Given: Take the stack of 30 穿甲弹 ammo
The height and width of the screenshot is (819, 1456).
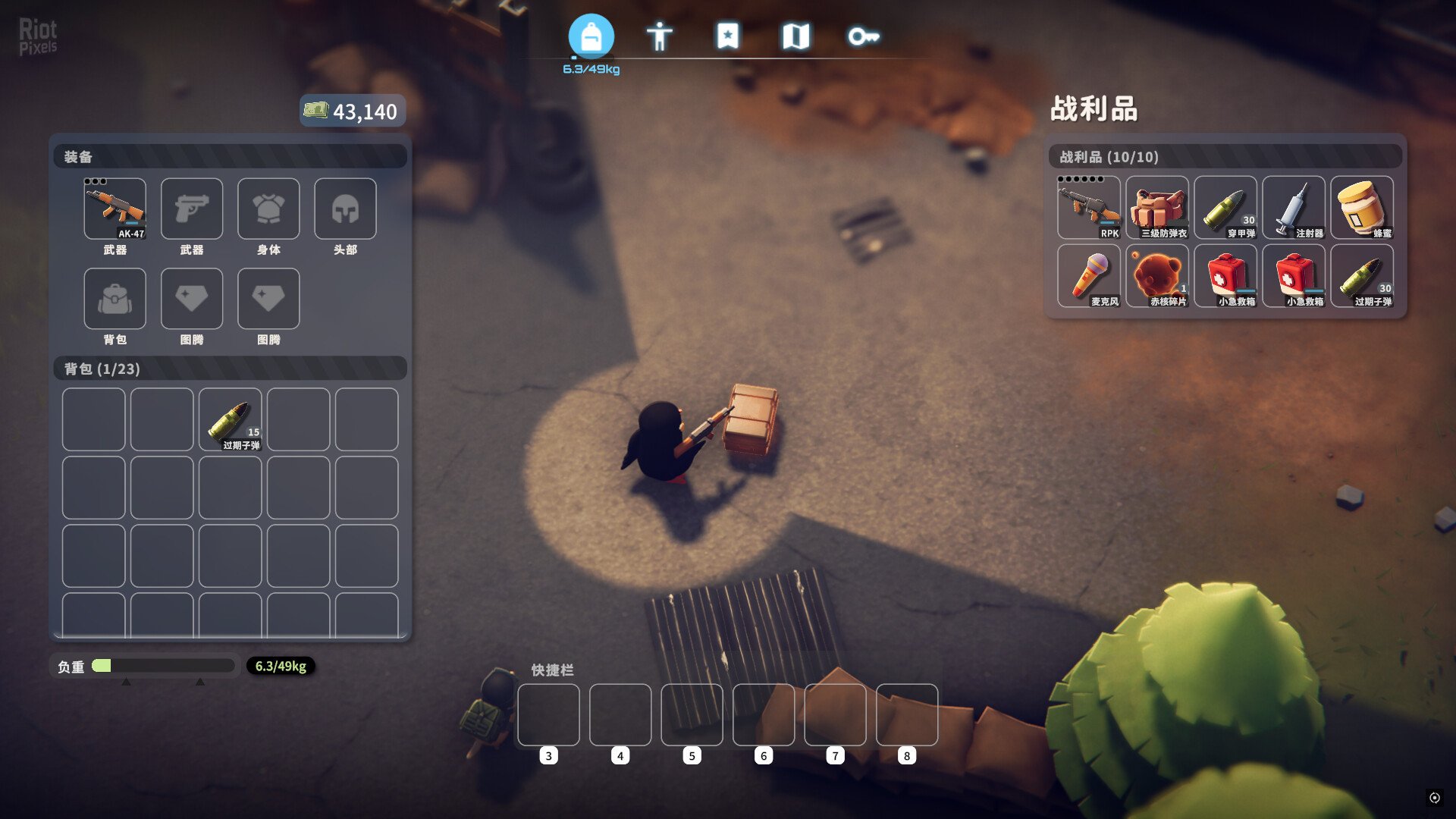Looking at the screenshot, I should point(1226,206).
